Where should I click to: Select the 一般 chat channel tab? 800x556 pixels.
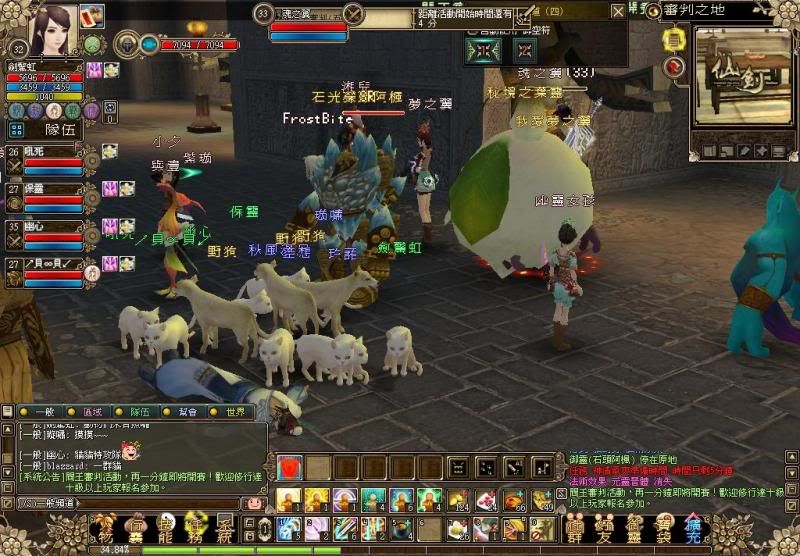43,411
